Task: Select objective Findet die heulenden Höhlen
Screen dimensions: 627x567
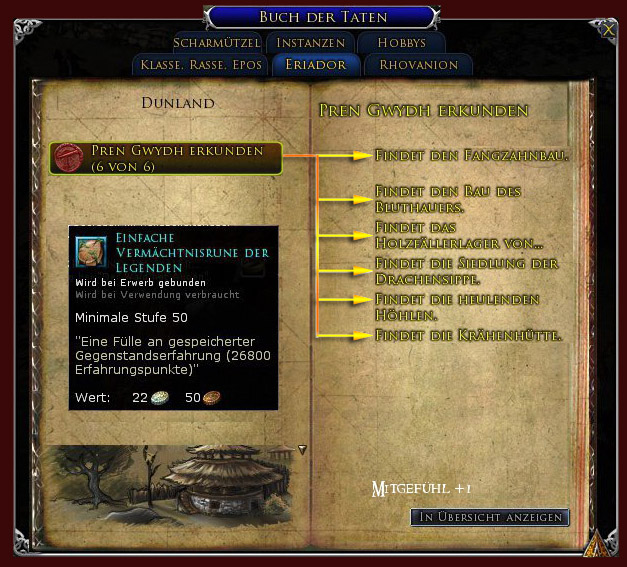Action: [457, 306]
